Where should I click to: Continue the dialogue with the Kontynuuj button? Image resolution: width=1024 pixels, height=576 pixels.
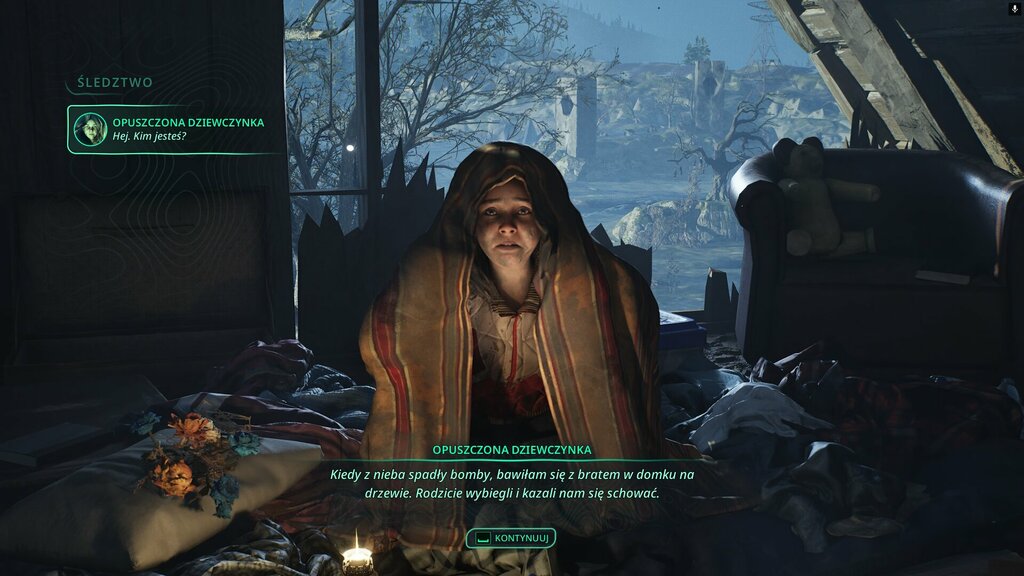pos(511,538)
